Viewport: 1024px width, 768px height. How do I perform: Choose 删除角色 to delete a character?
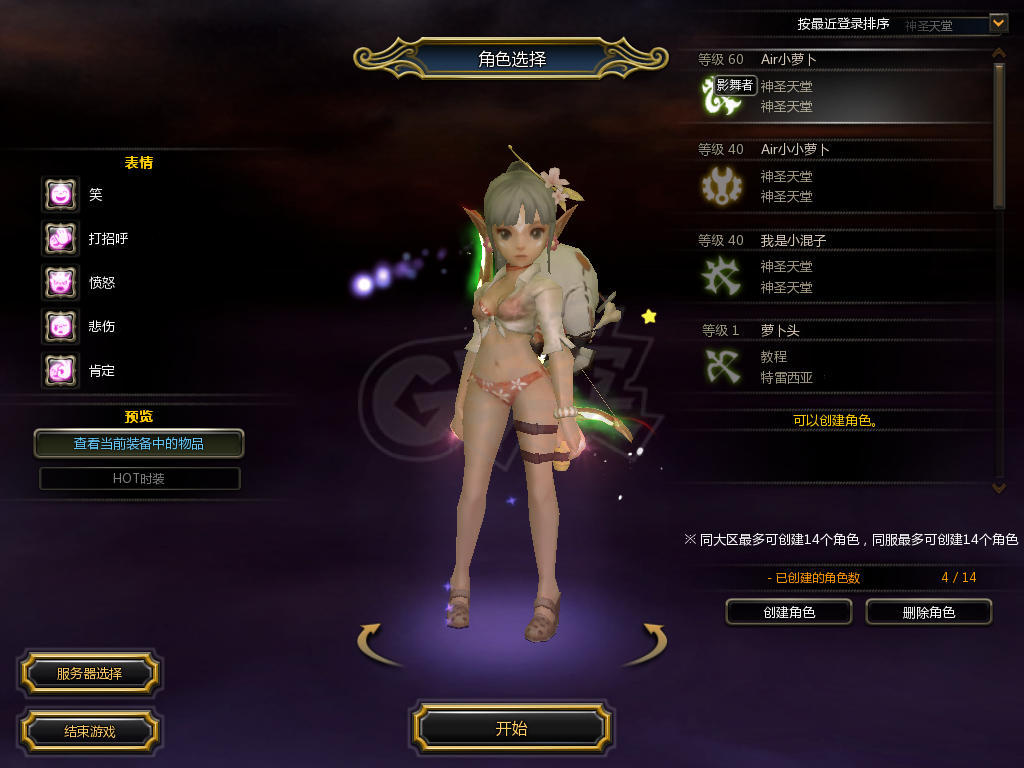point(928,612)
